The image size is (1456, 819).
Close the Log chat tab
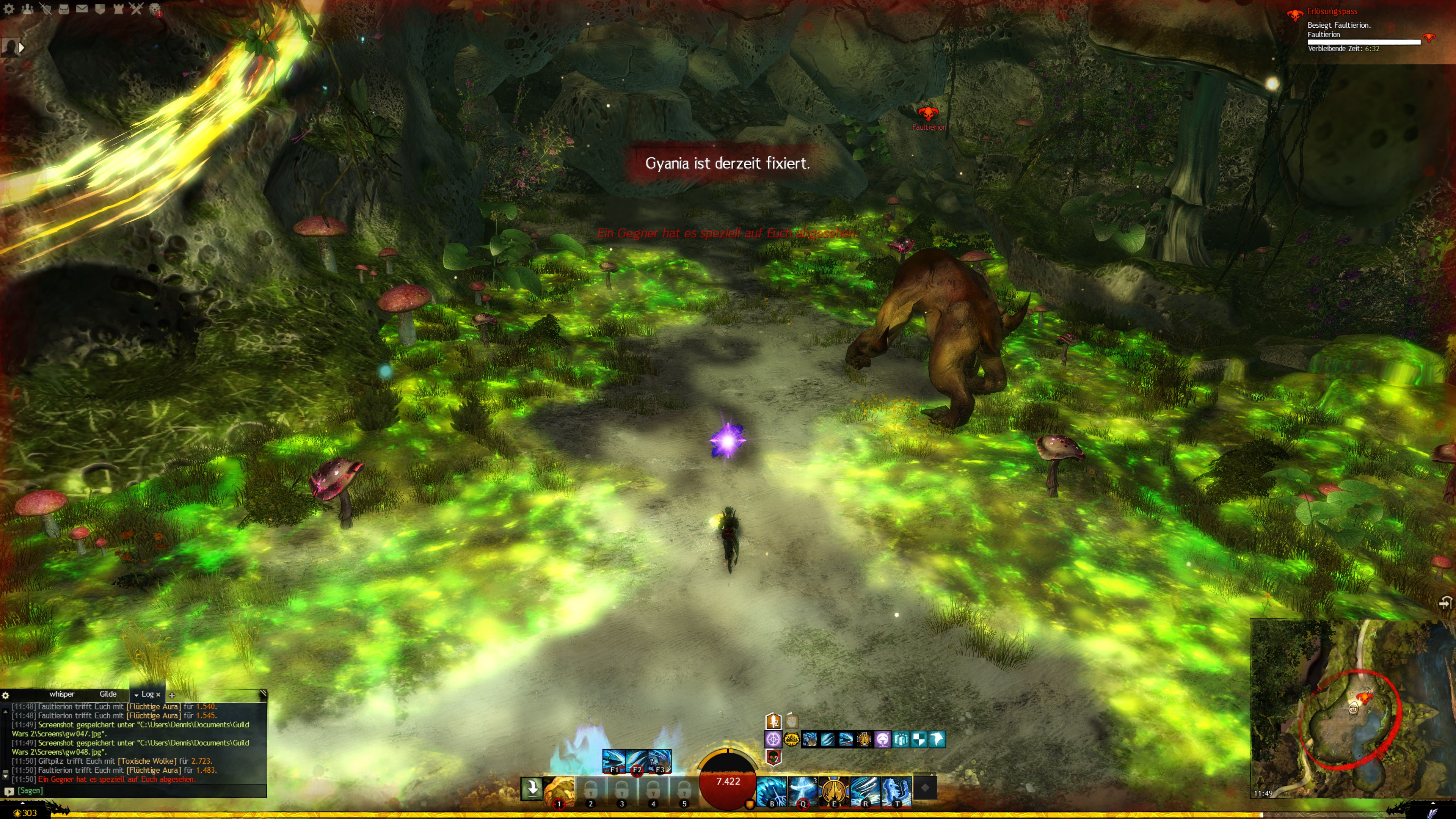pyautogui.click(x=158, y=695)
